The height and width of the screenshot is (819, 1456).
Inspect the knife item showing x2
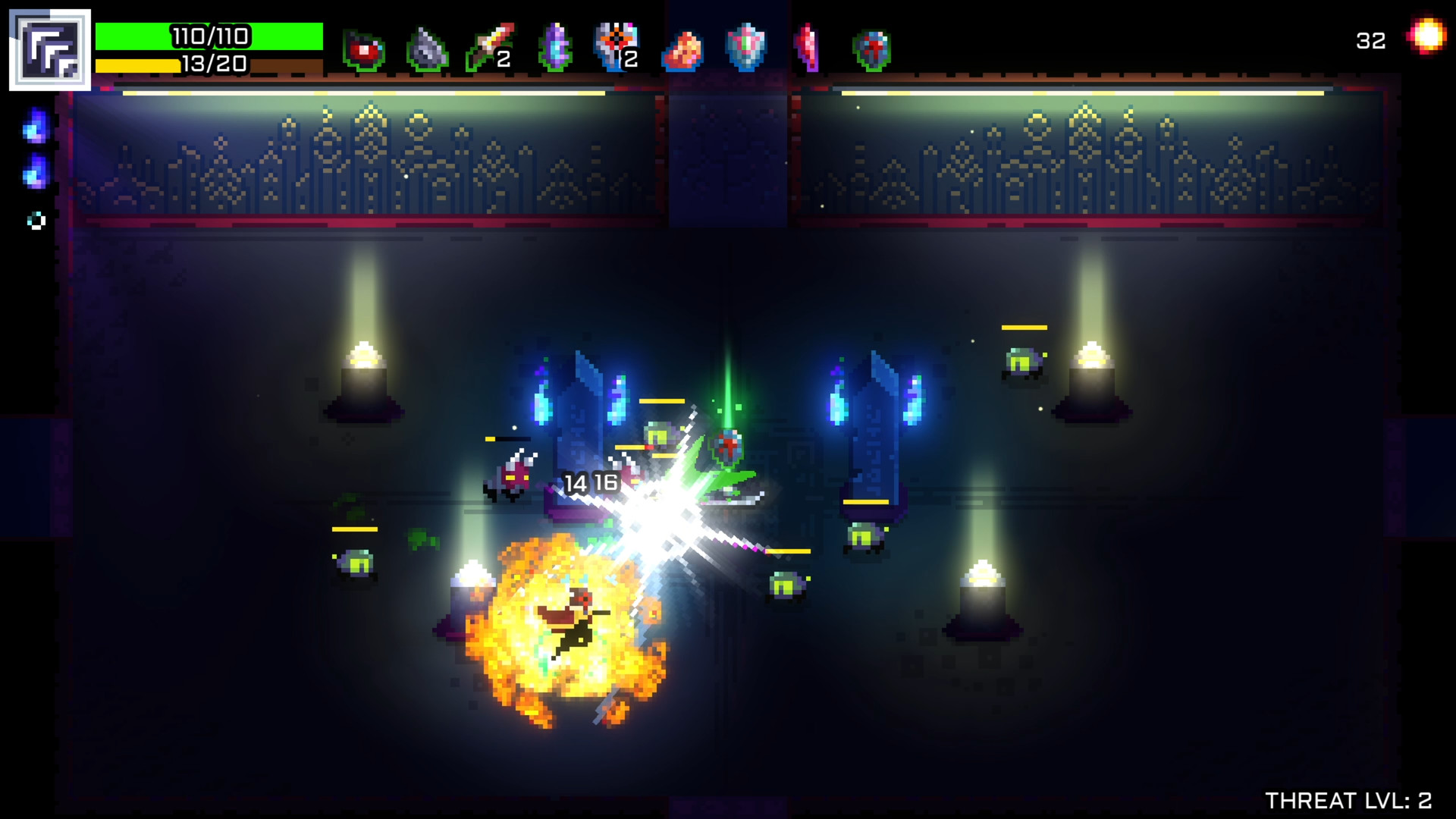click(489, 45)
